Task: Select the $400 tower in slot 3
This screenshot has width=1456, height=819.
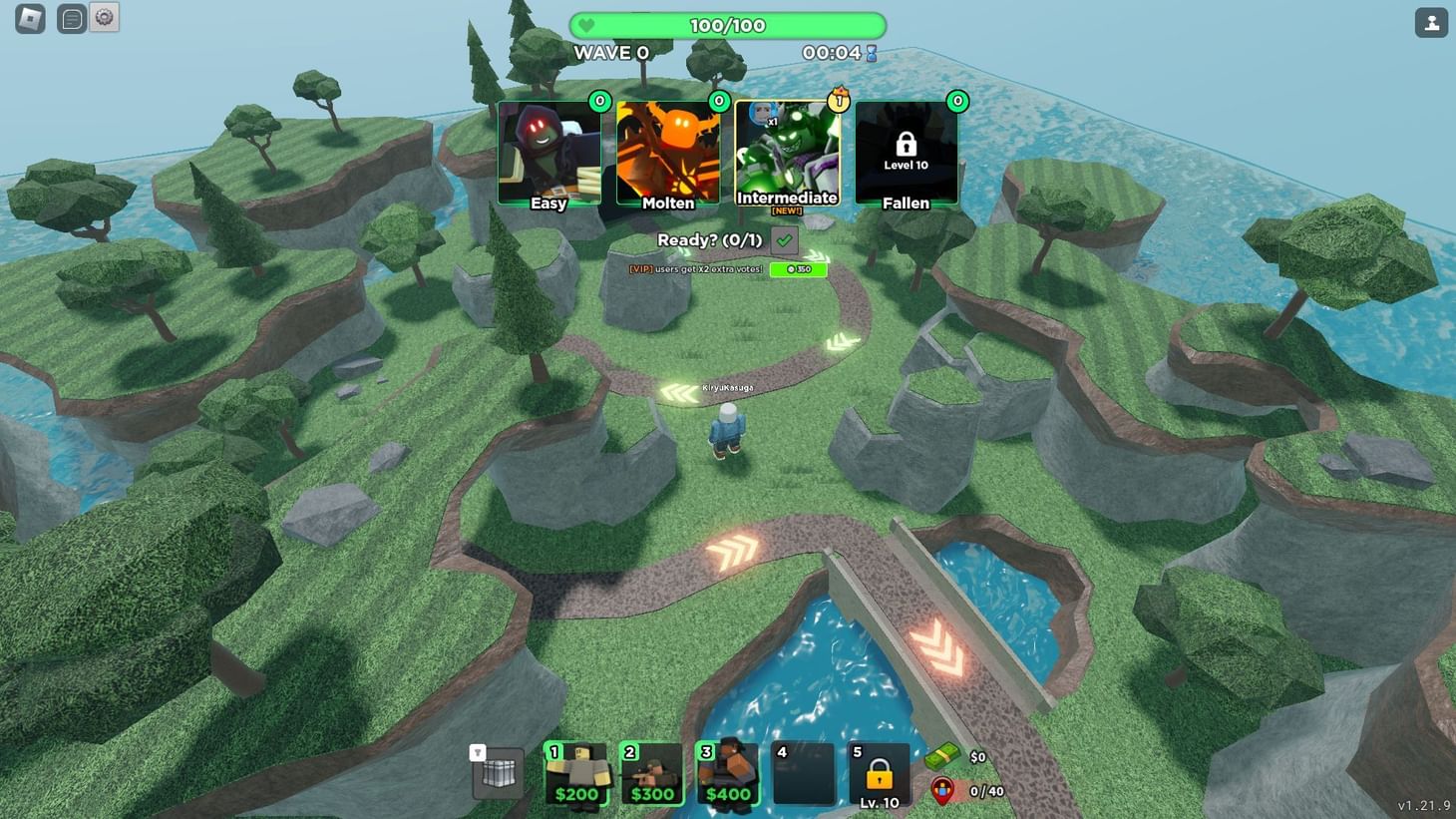Action: point(727,773)
